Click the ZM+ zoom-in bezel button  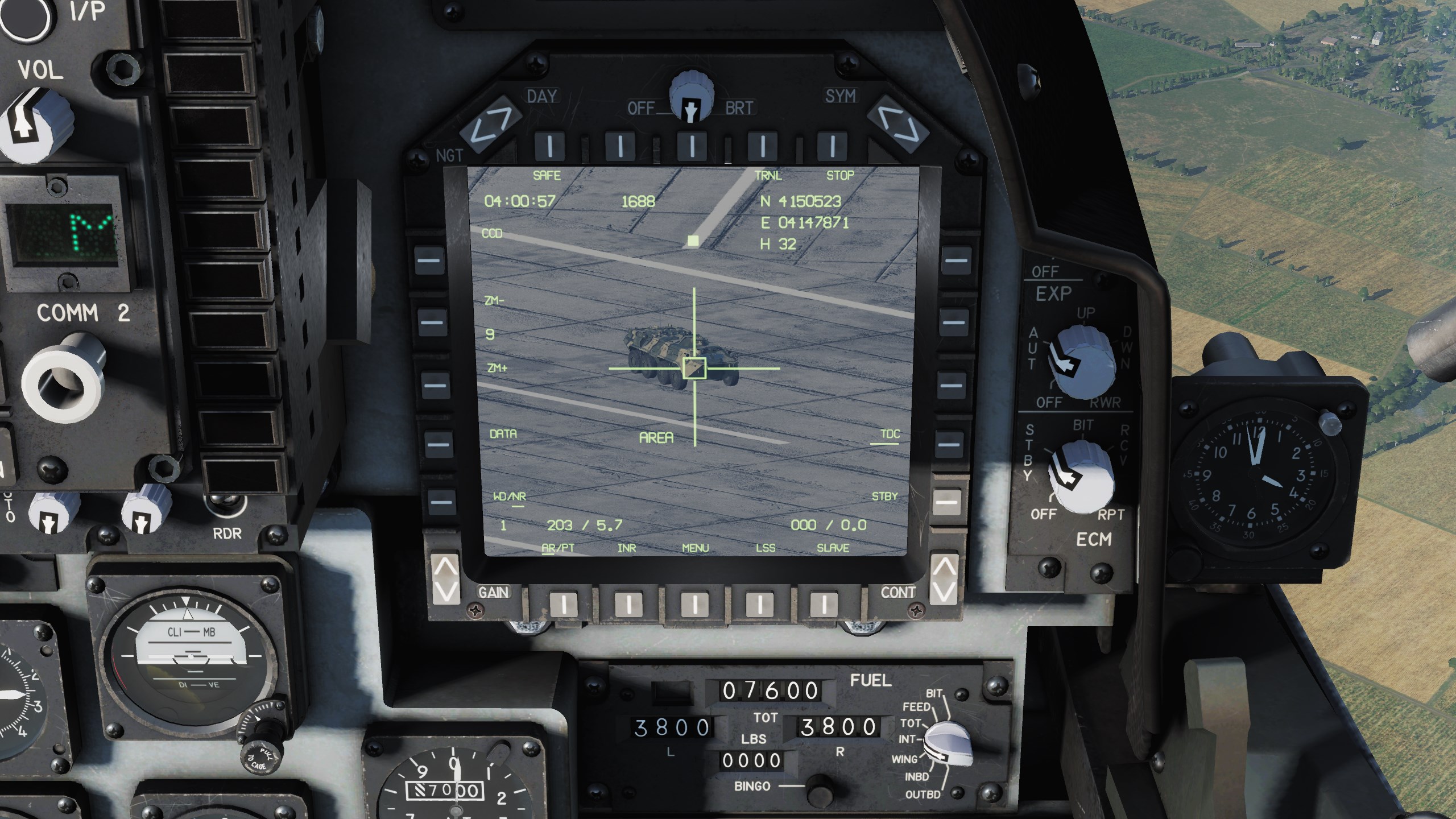click(x=435, y=384)
